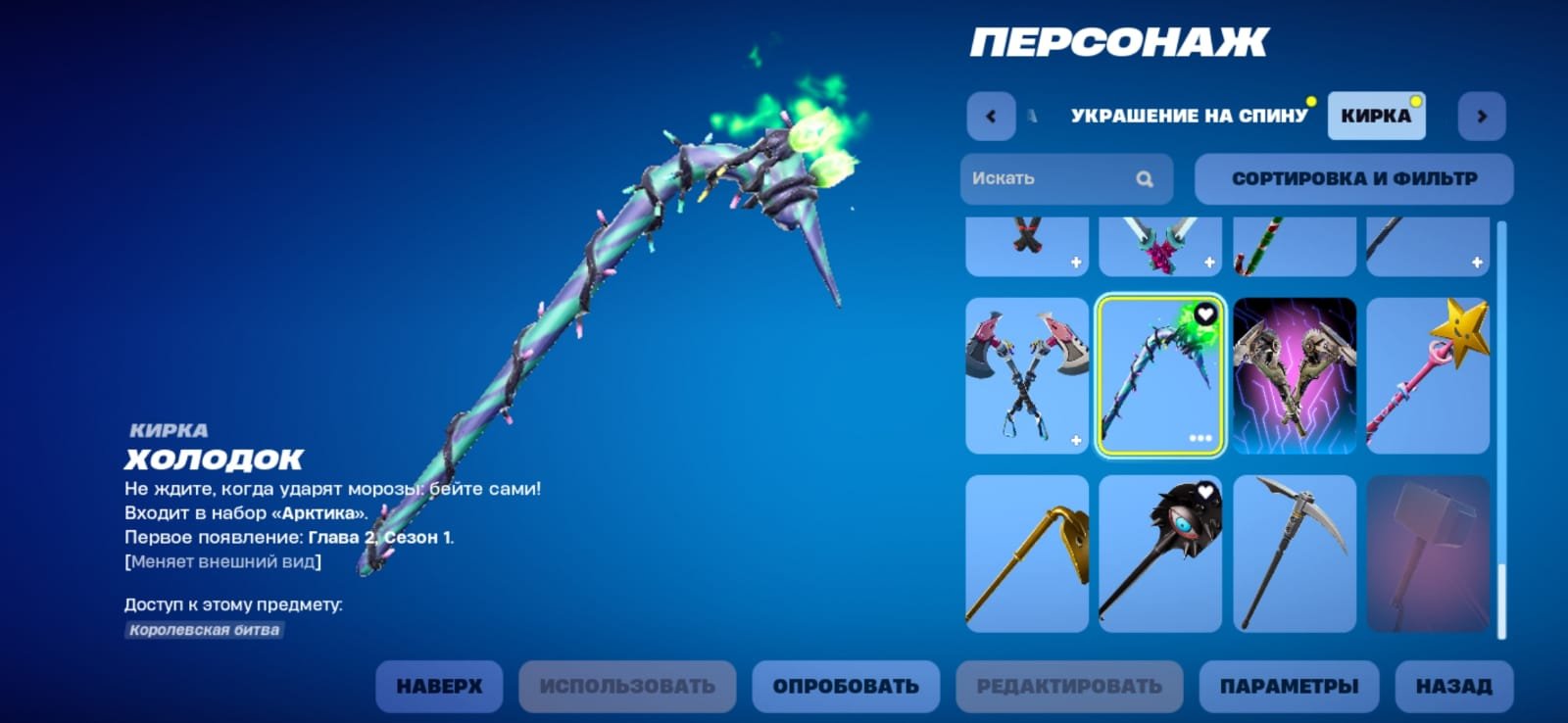Click the right category navigation arrow
Screen dimensions: 1568x723
coord(1482,115)
